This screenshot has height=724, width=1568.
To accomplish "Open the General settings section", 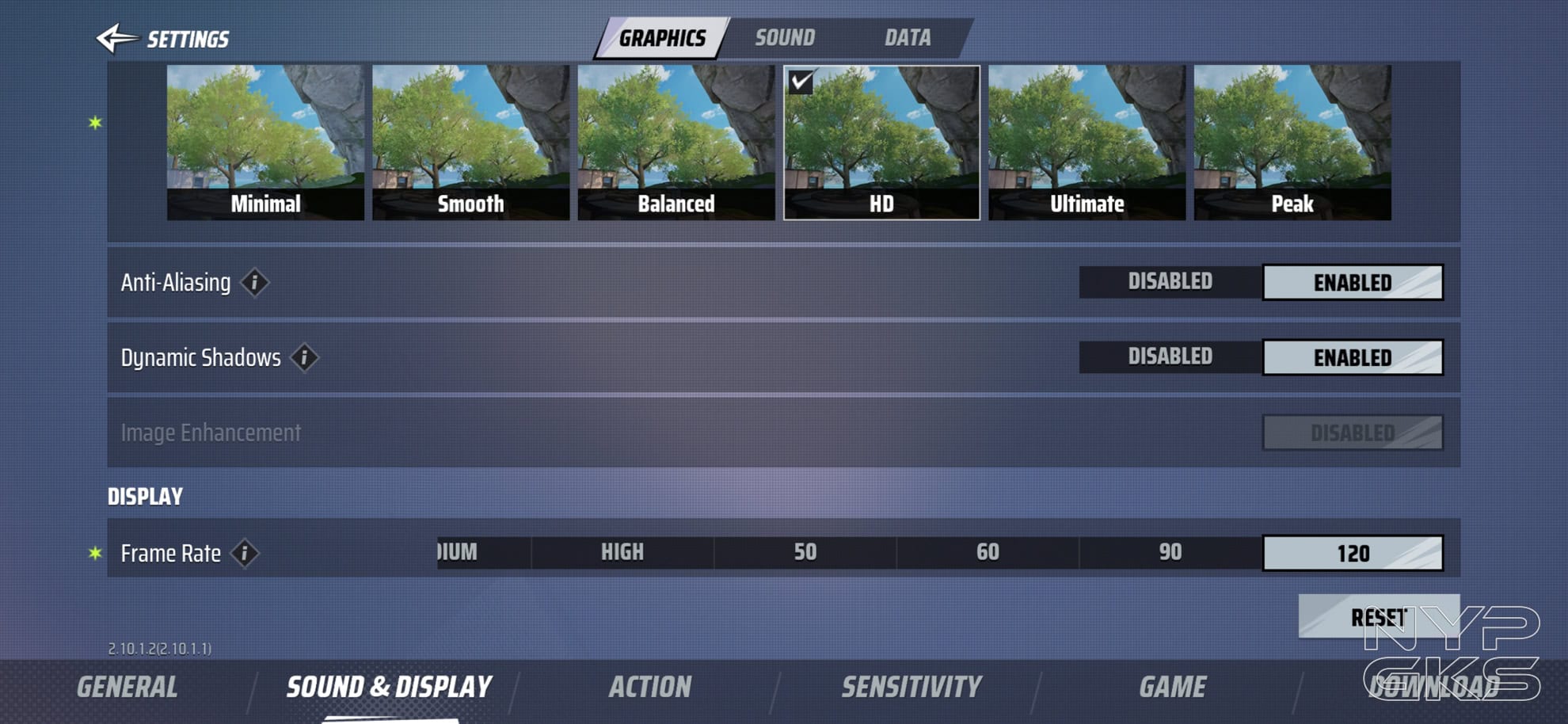I will 127,687.
